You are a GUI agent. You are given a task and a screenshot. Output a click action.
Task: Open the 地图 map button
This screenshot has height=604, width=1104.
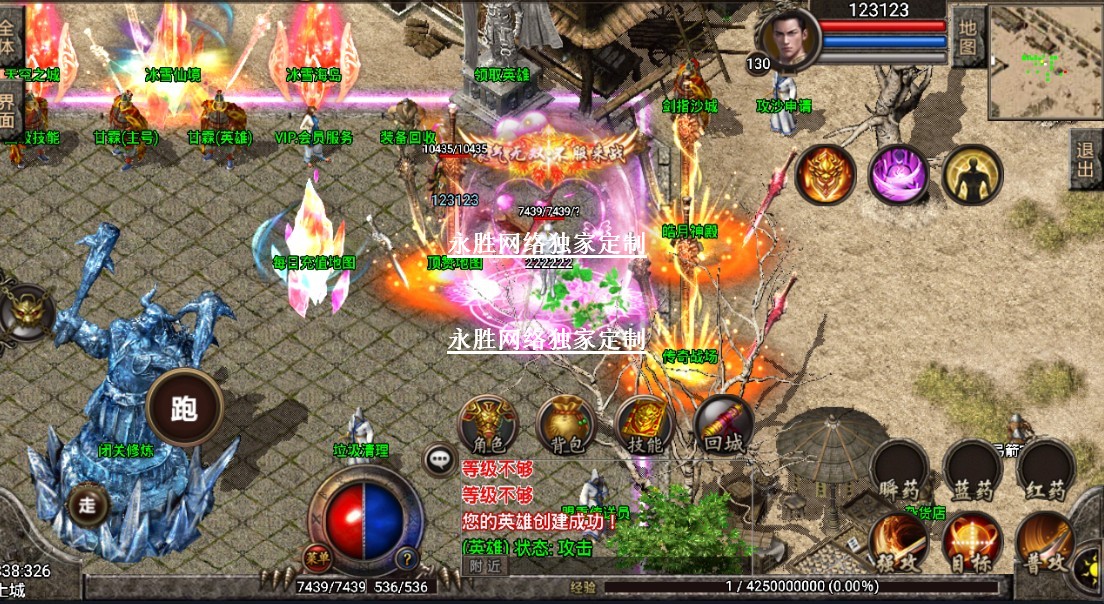tap(967, 36)
